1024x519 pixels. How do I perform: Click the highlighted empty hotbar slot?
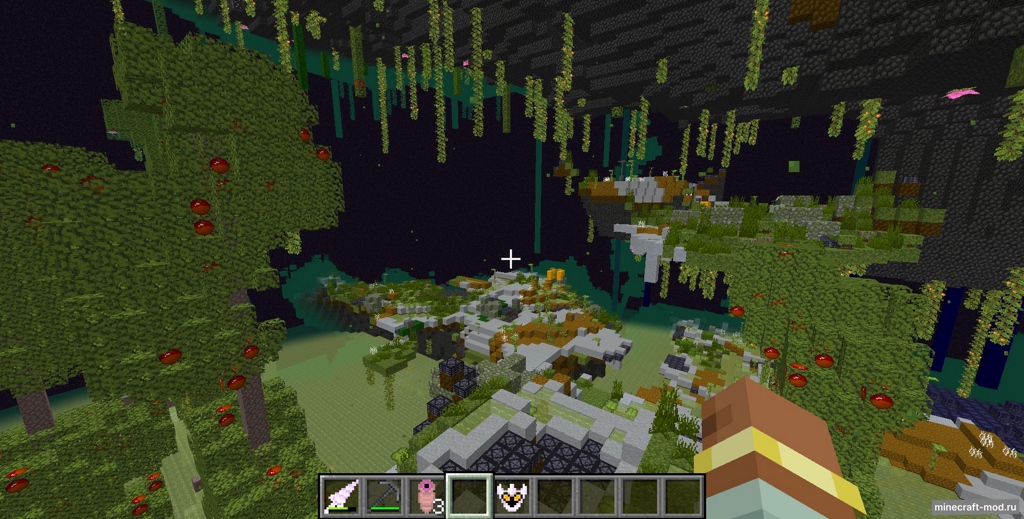469,495
